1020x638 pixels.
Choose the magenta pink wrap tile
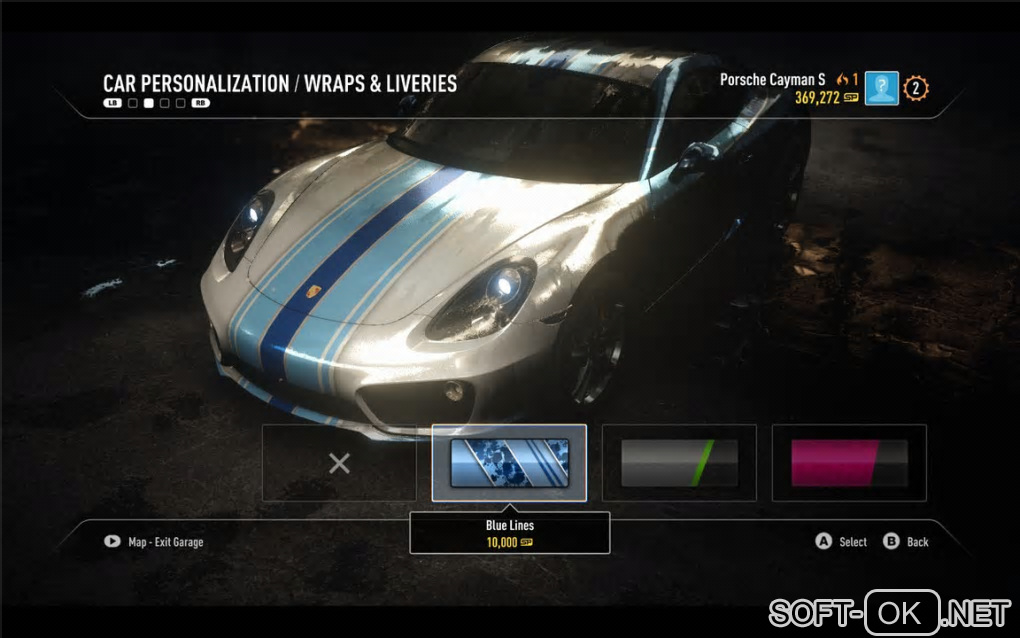pos(849,463)
